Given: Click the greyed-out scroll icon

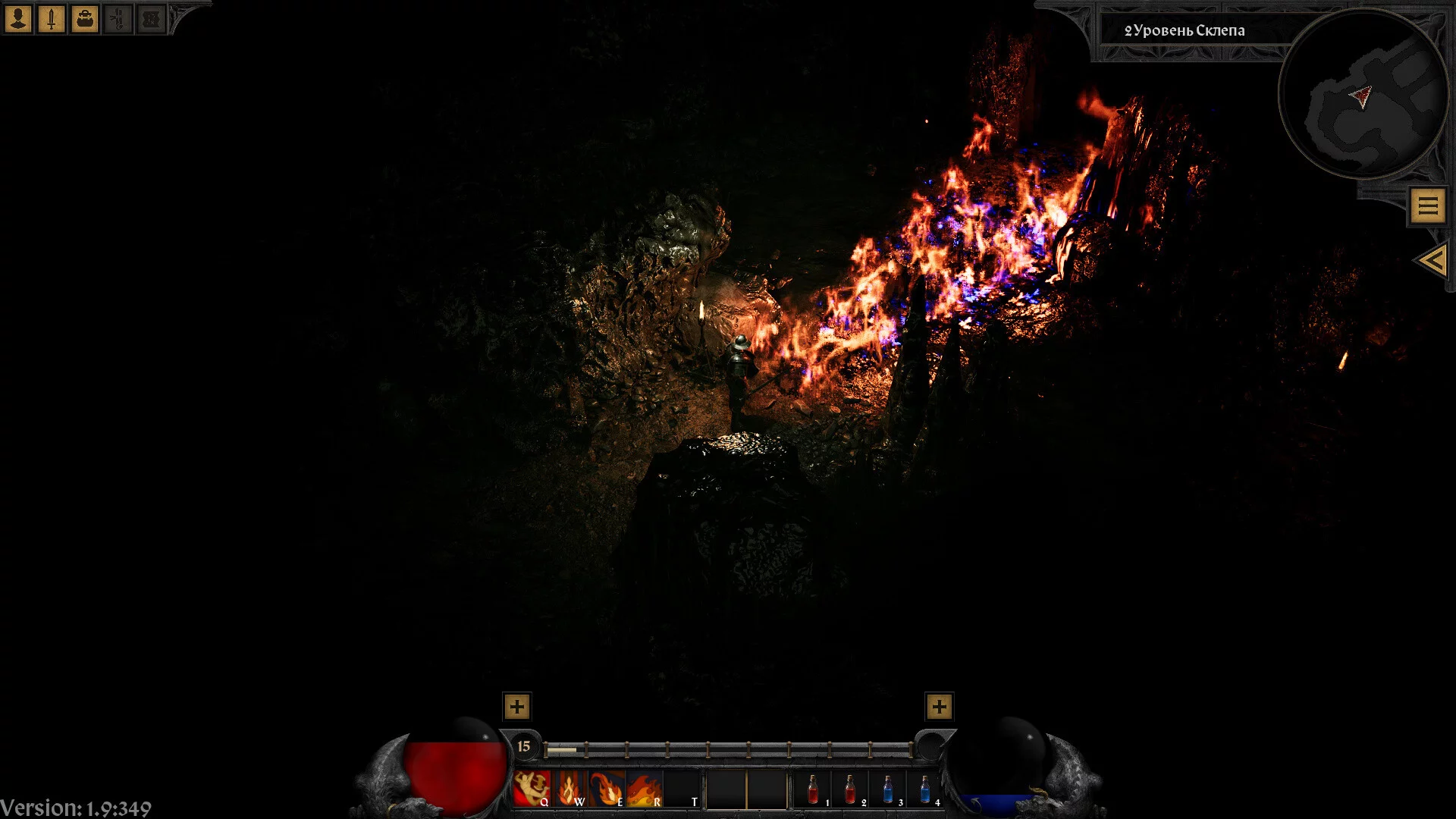Looking at the screenshot, I should tap(118, 18).
